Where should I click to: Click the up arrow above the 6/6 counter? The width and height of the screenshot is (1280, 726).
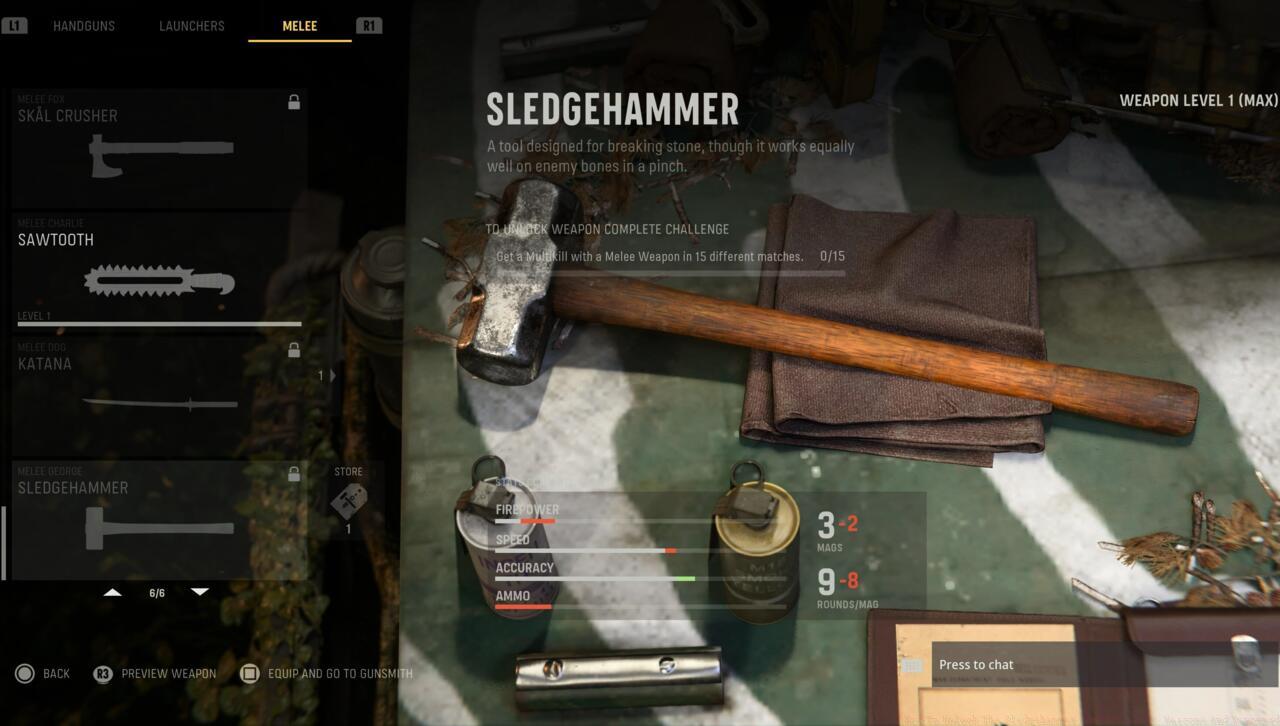(113, 591)
